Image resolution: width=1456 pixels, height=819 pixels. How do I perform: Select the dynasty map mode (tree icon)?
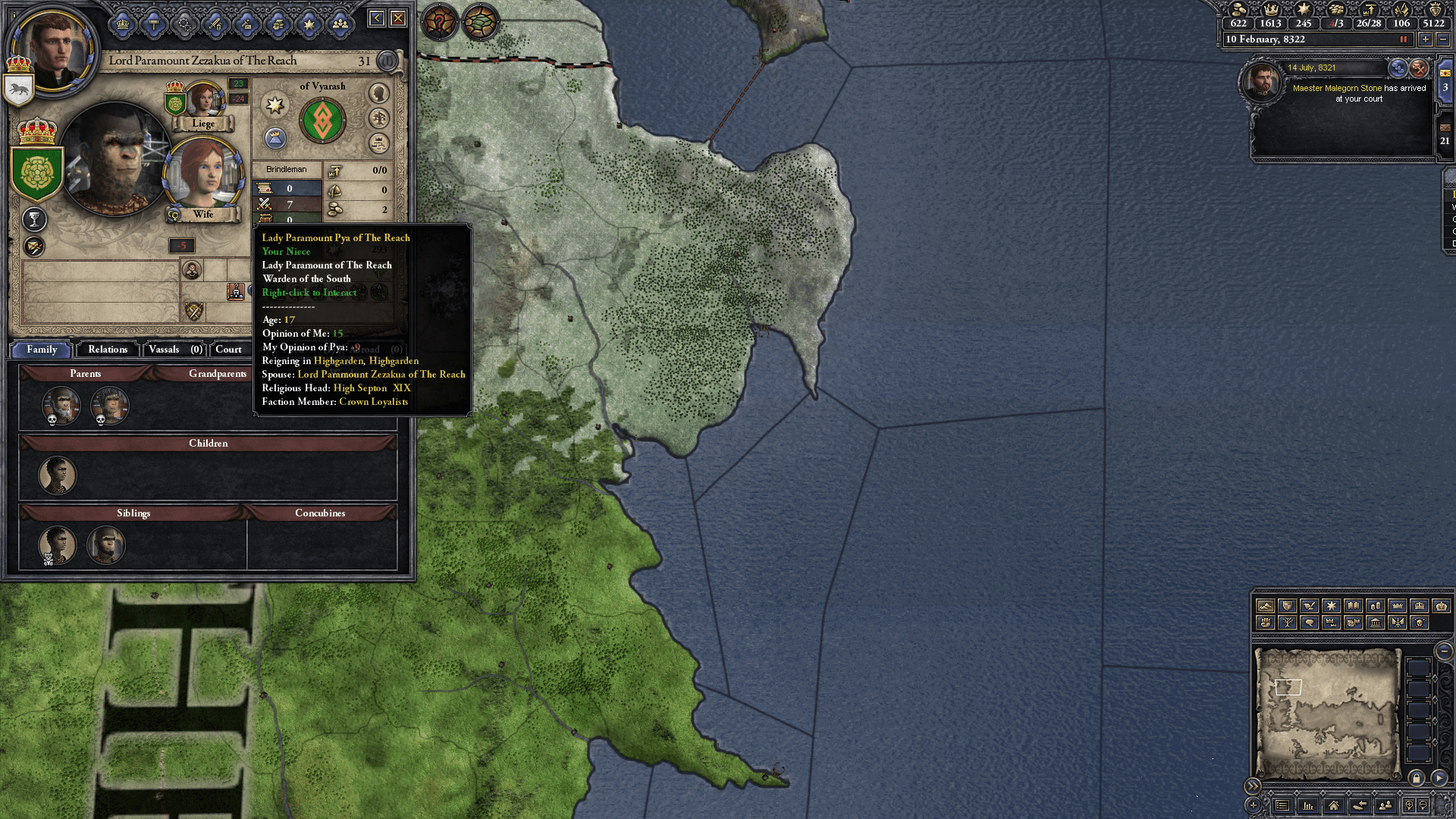1289,623
